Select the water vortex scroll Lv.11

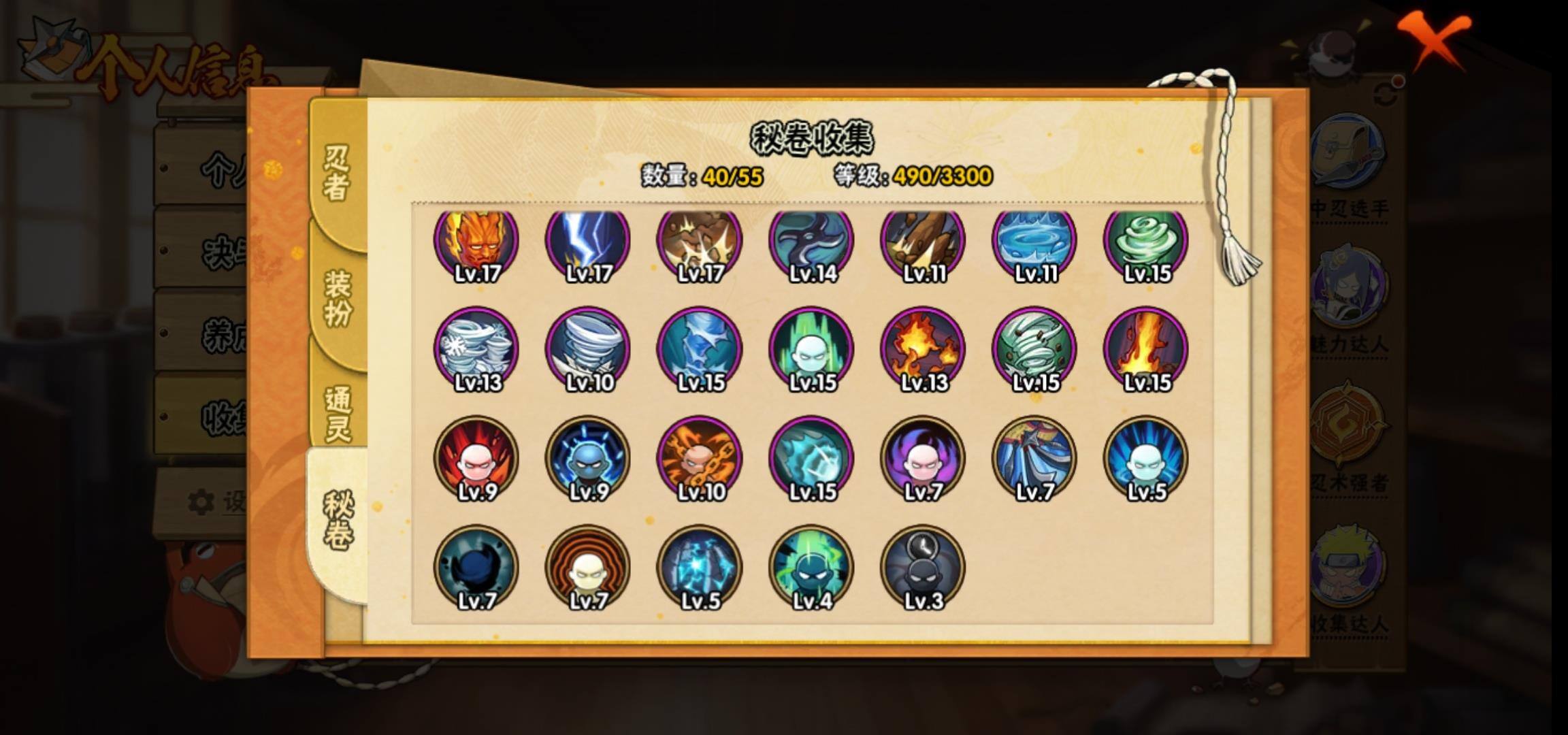click(1034, 242)
